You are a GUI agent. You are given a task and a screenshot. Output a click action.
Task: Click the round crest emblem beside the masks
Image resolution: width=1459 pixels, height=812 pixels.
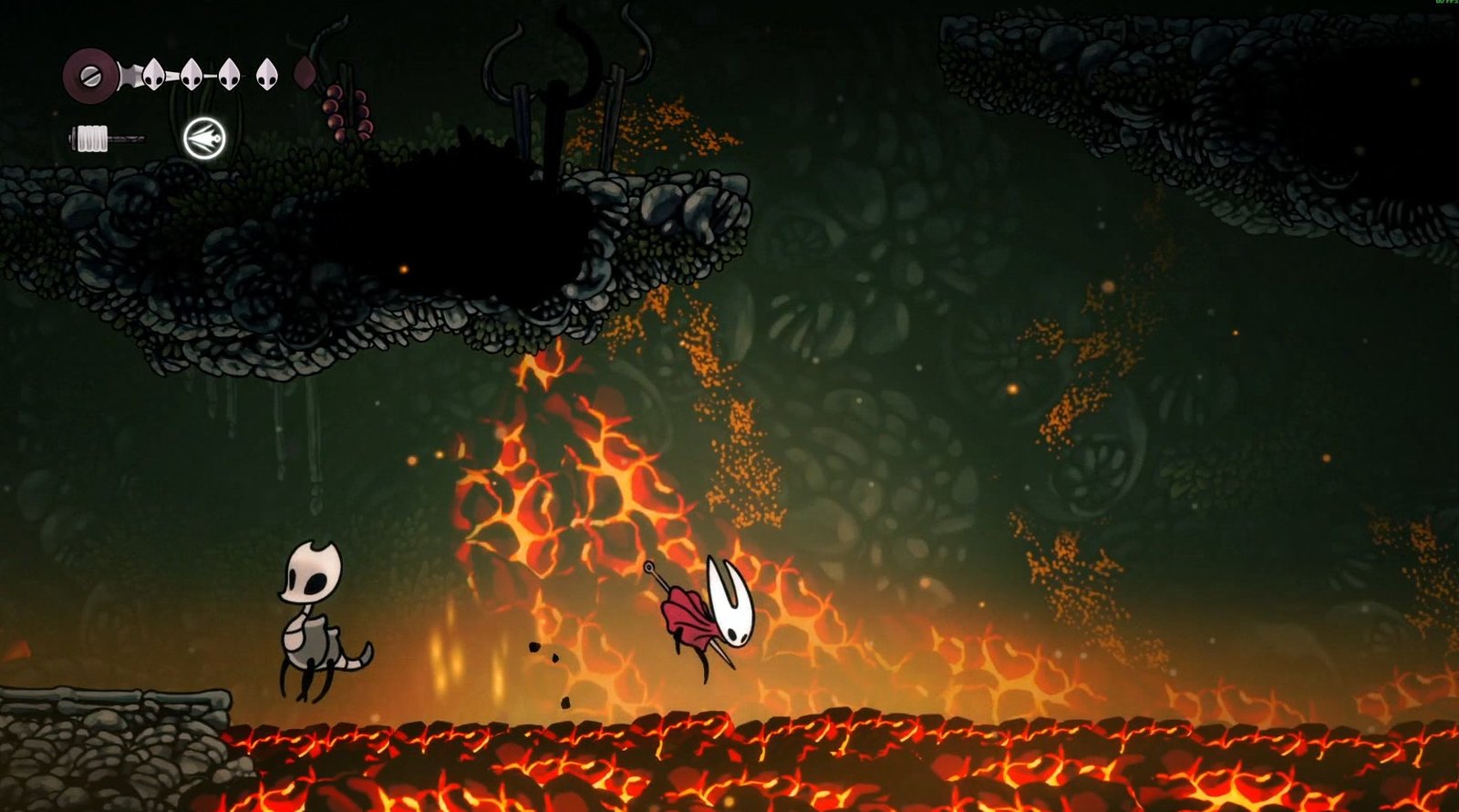point(89,75)
